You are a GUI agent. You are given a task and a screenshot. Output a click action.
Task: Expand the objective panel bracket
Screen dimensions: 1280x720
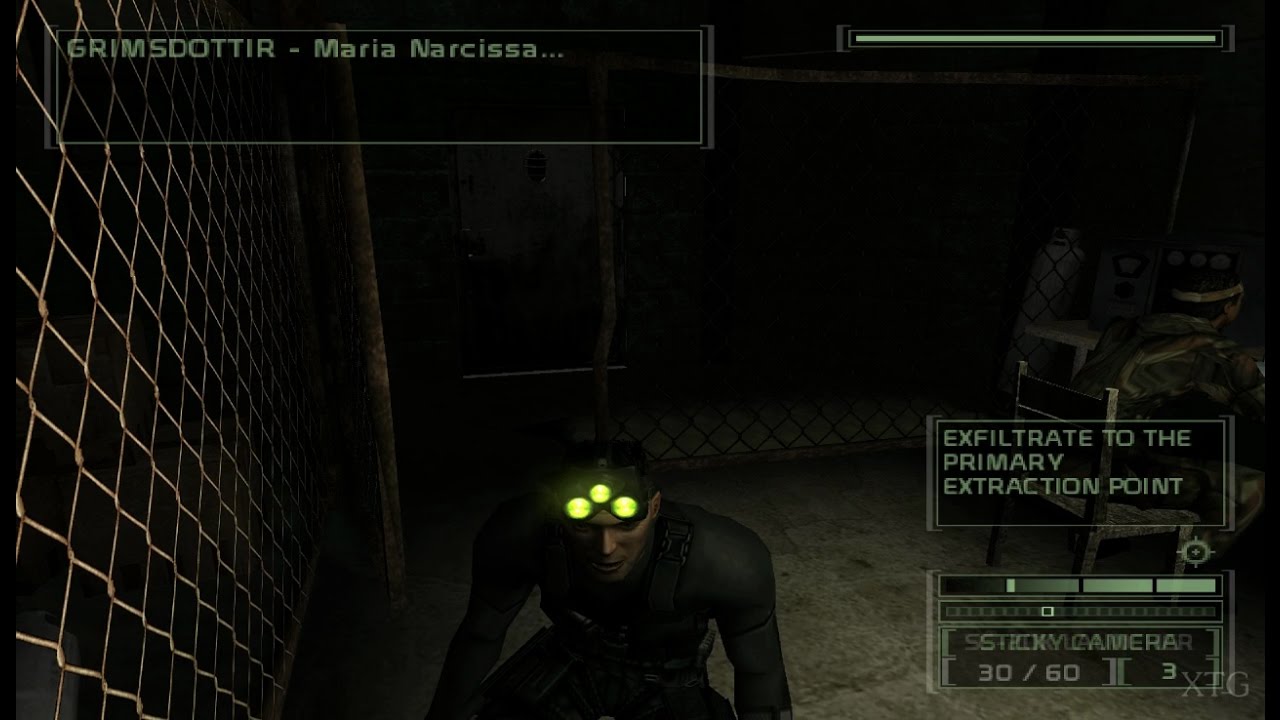[1080, 475]
